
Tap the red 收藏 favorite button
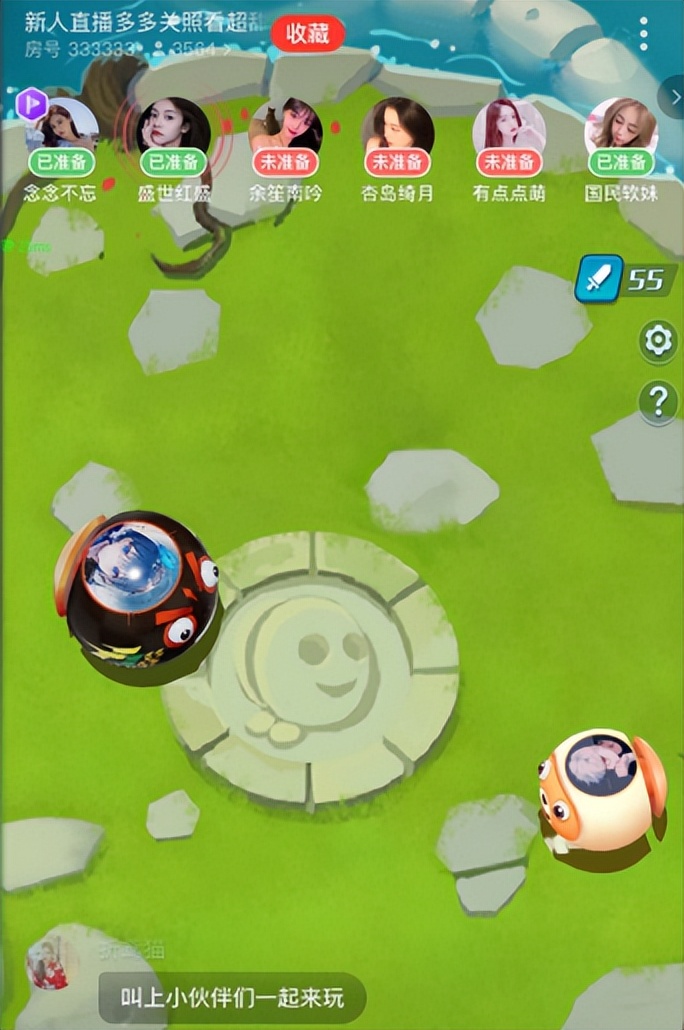click(x=307, y=33)
